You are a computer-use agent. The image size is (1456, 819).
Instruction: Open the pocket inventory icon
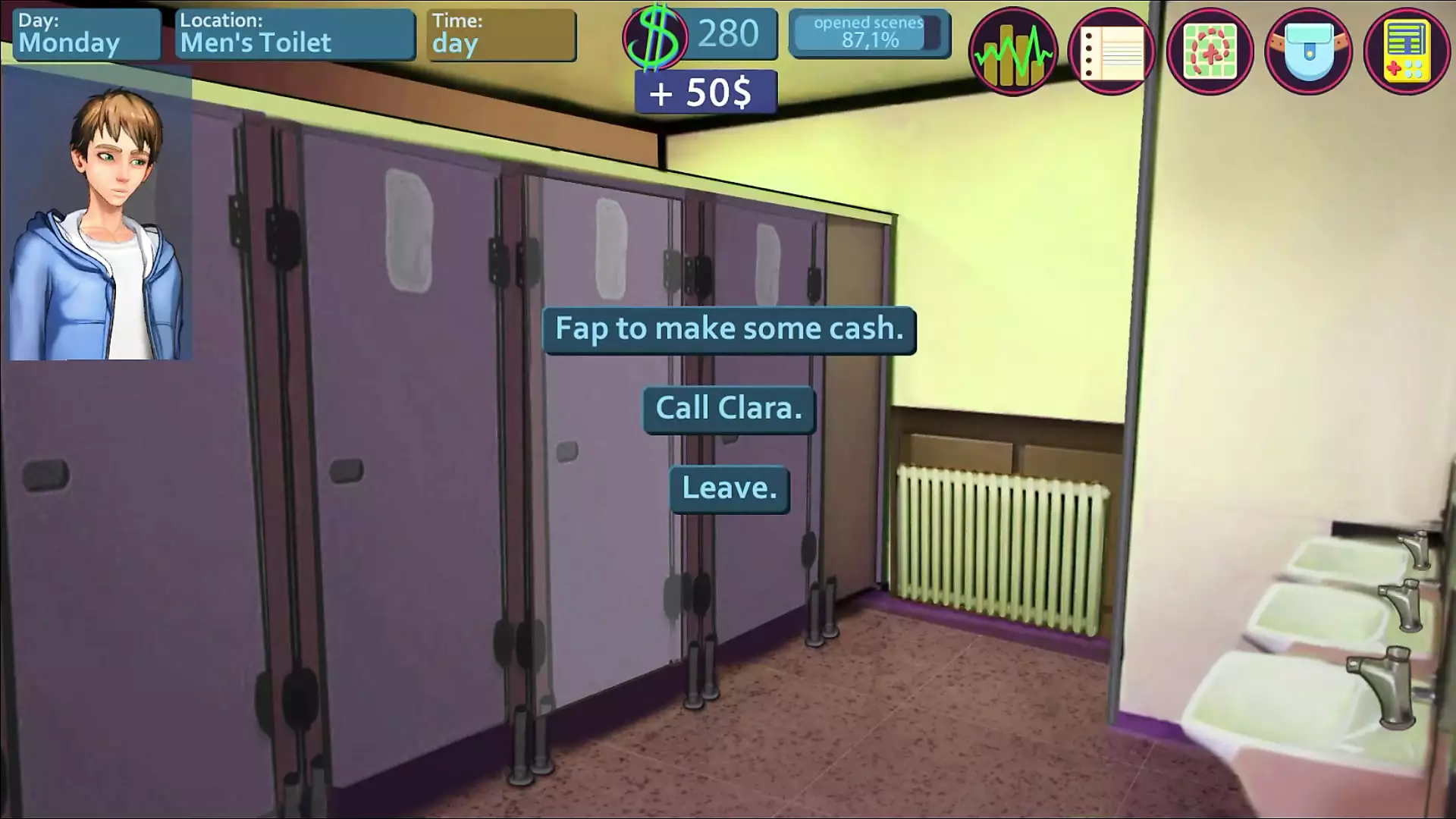click(x=1308, y=52)
